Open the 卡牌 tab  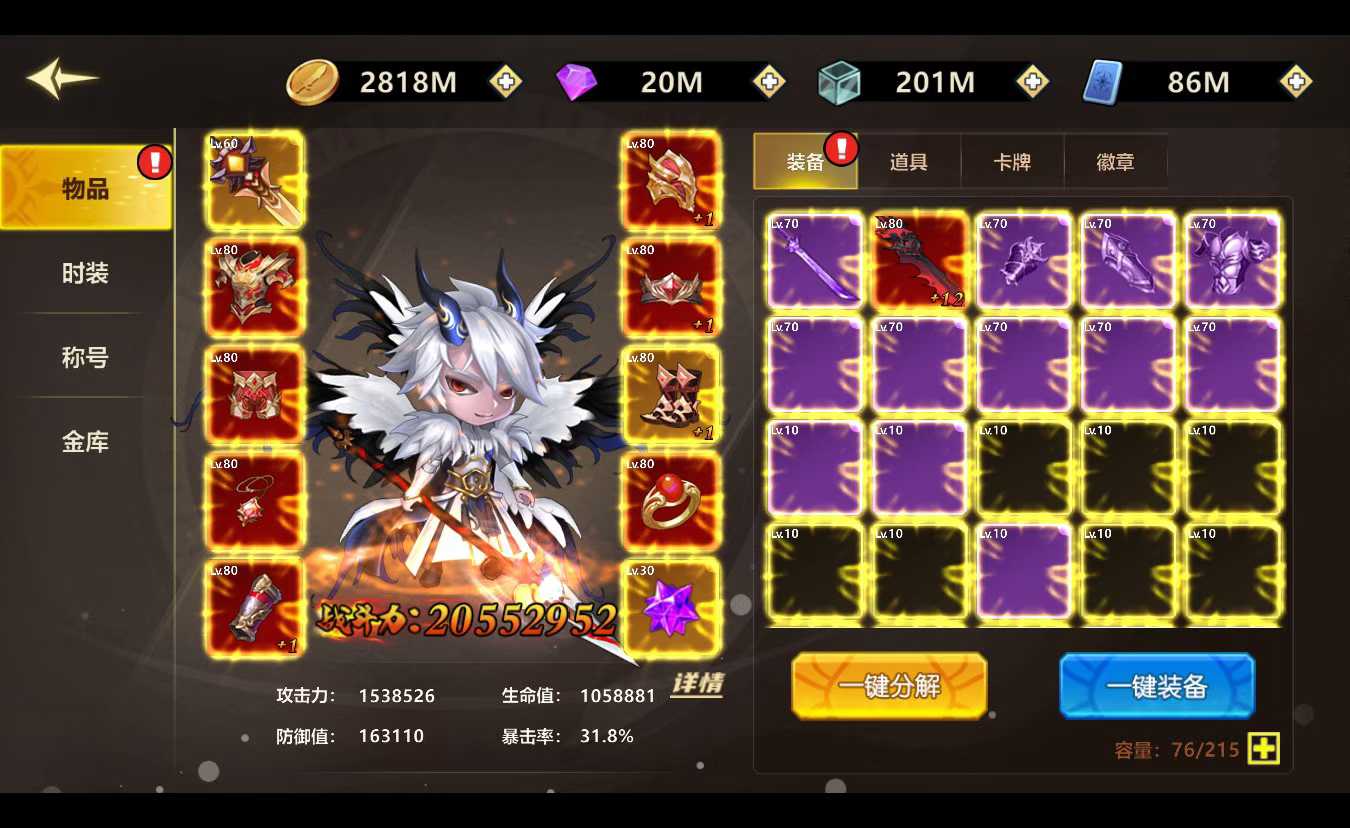1012,161
